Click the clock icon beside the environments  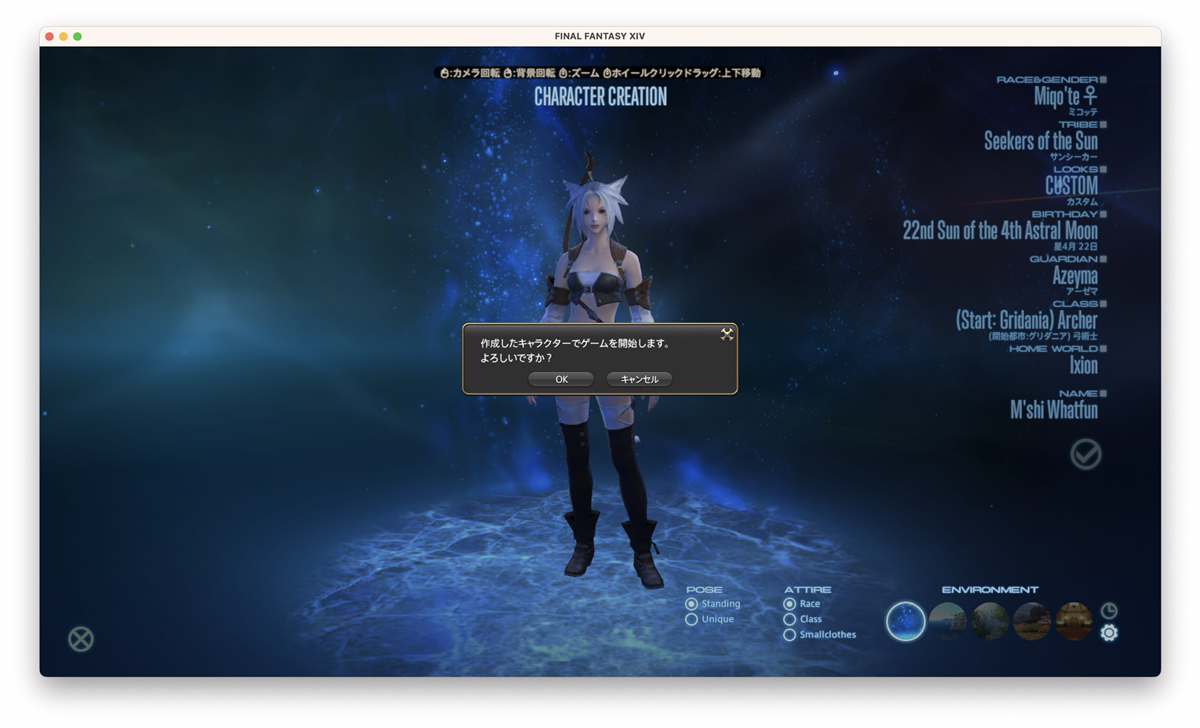1109,610
